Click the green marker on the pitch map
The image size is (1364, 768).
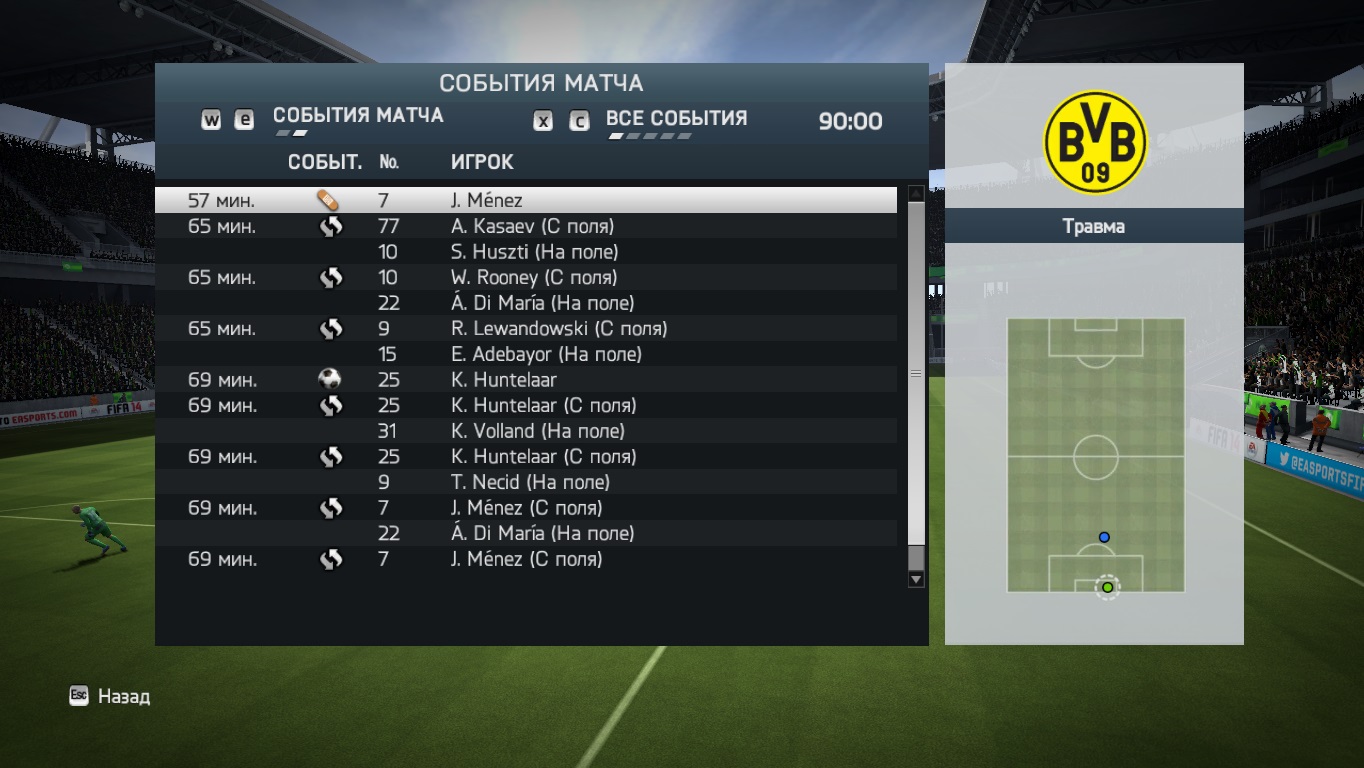[1107, 587]
